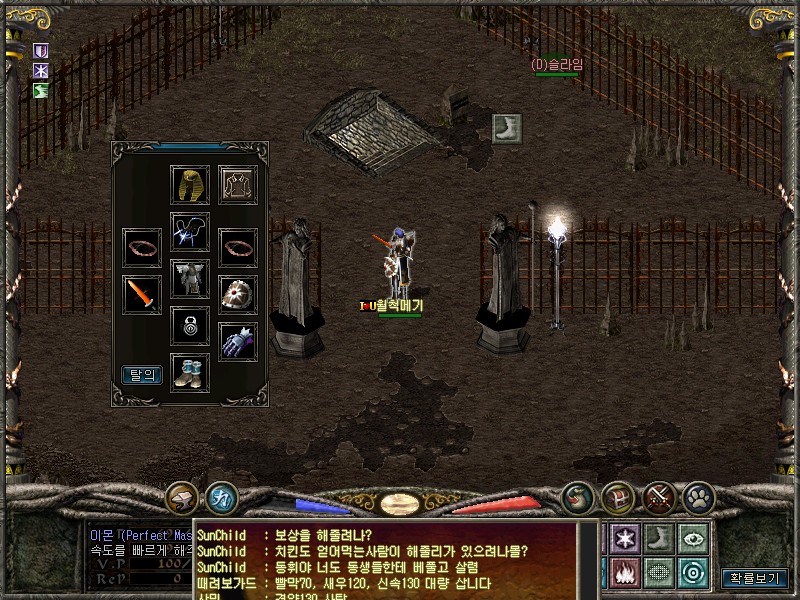Activate the flame skill icon
Image resolution: width=800 pixels, height=600 pixels.
[x=626, y=572]
